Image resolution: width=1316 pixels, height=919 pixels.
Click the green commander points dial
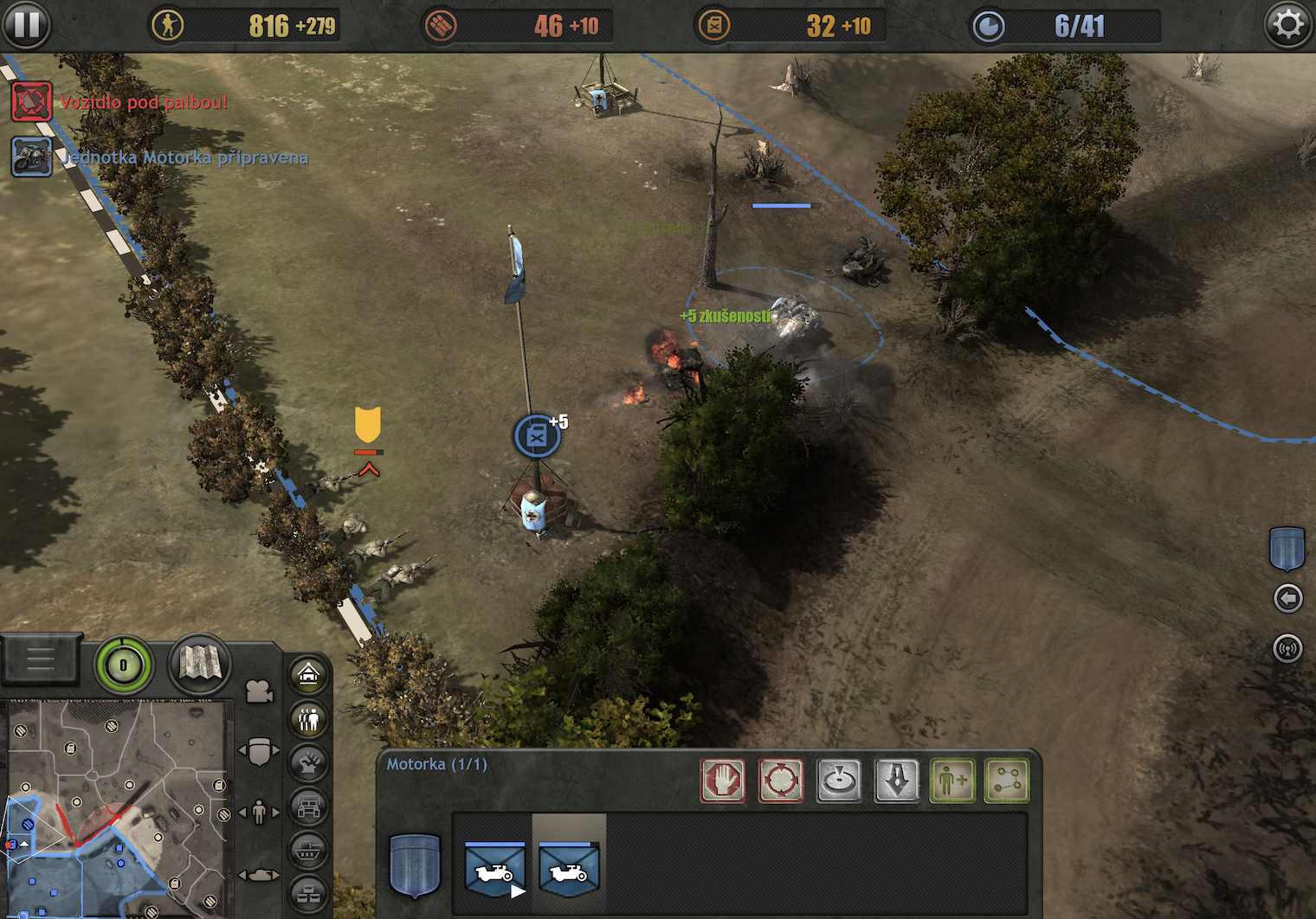124,665
